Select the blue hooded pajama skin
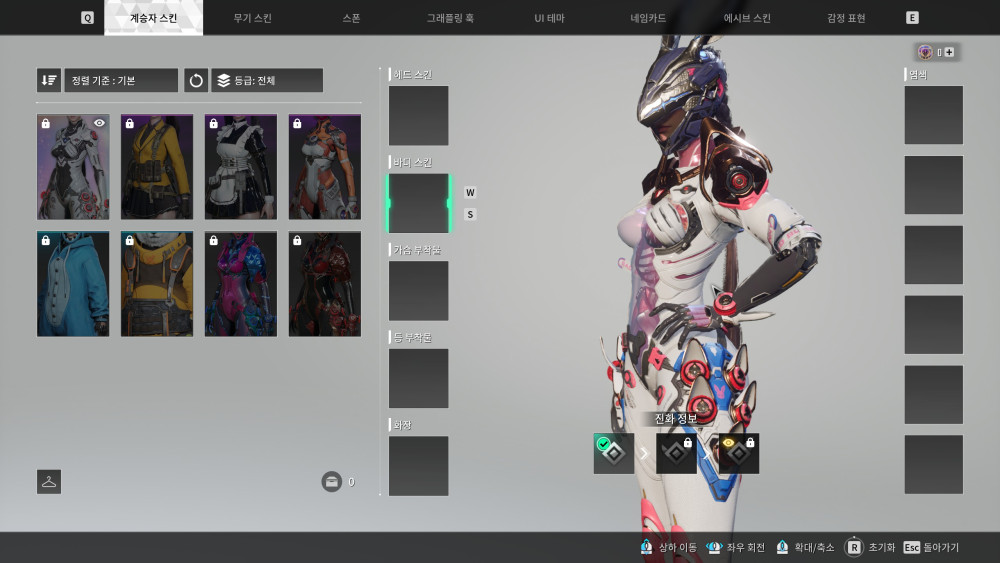This screenshot has height=563, width=1000. tap(73, 284)
